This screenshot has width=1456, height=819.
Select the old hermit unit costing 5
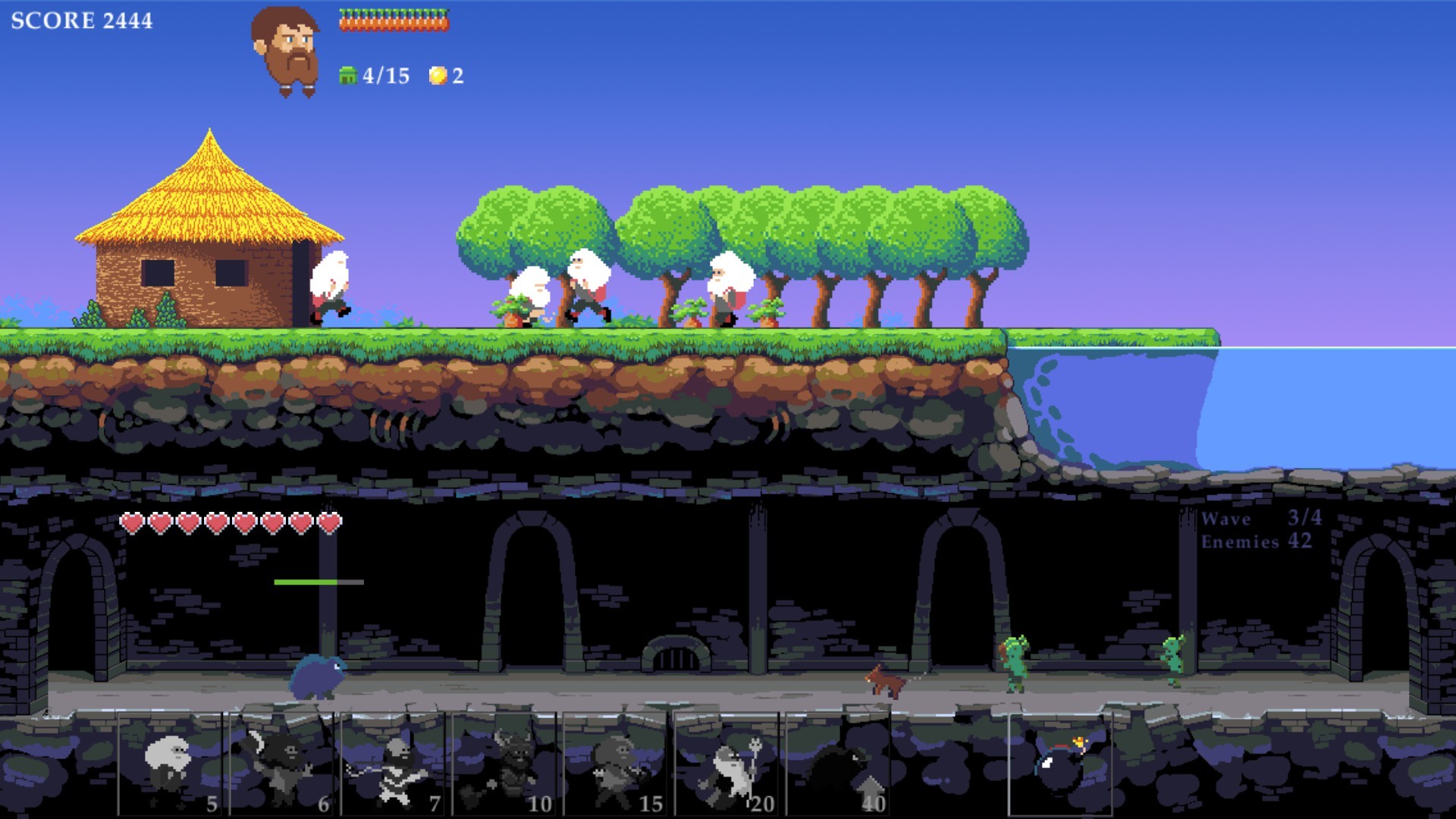[171, 766]
